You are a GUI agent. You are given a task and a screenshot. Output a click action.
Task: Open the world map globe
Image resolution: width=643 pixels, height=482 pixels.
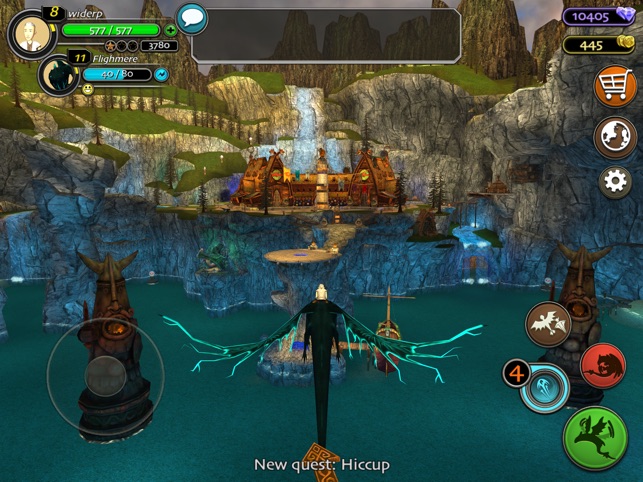point(615,137)
